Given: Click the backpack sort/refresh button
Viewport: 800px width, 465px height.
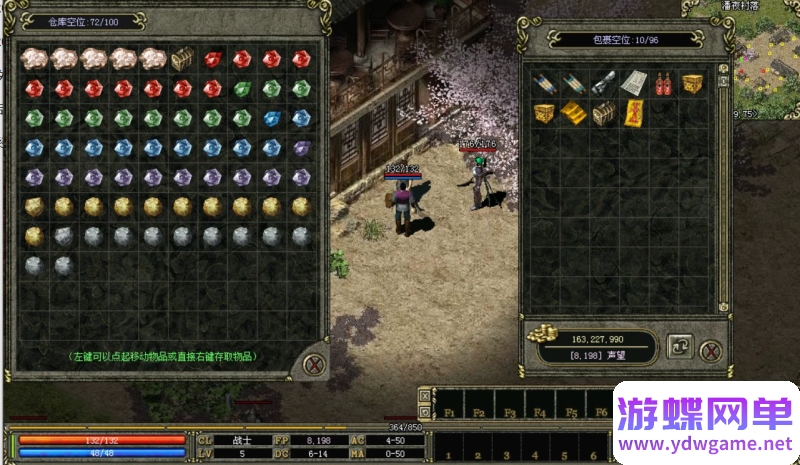Looking at the screenshot, I should [679, 348].
